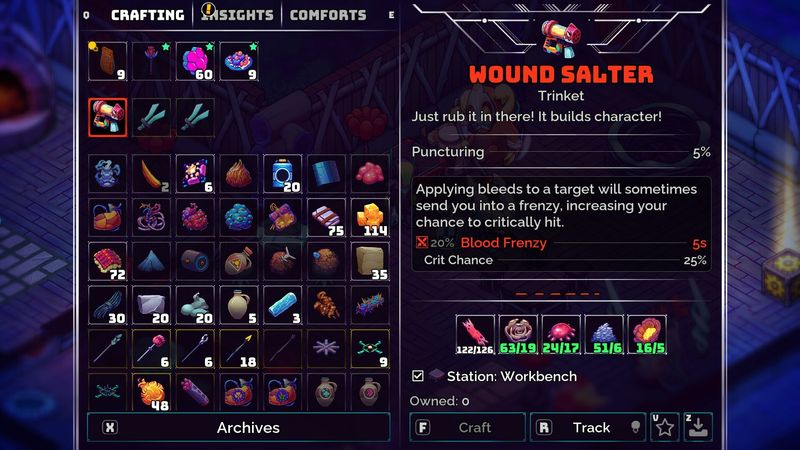Select the Crafting tab

click(x=147, y=15)
